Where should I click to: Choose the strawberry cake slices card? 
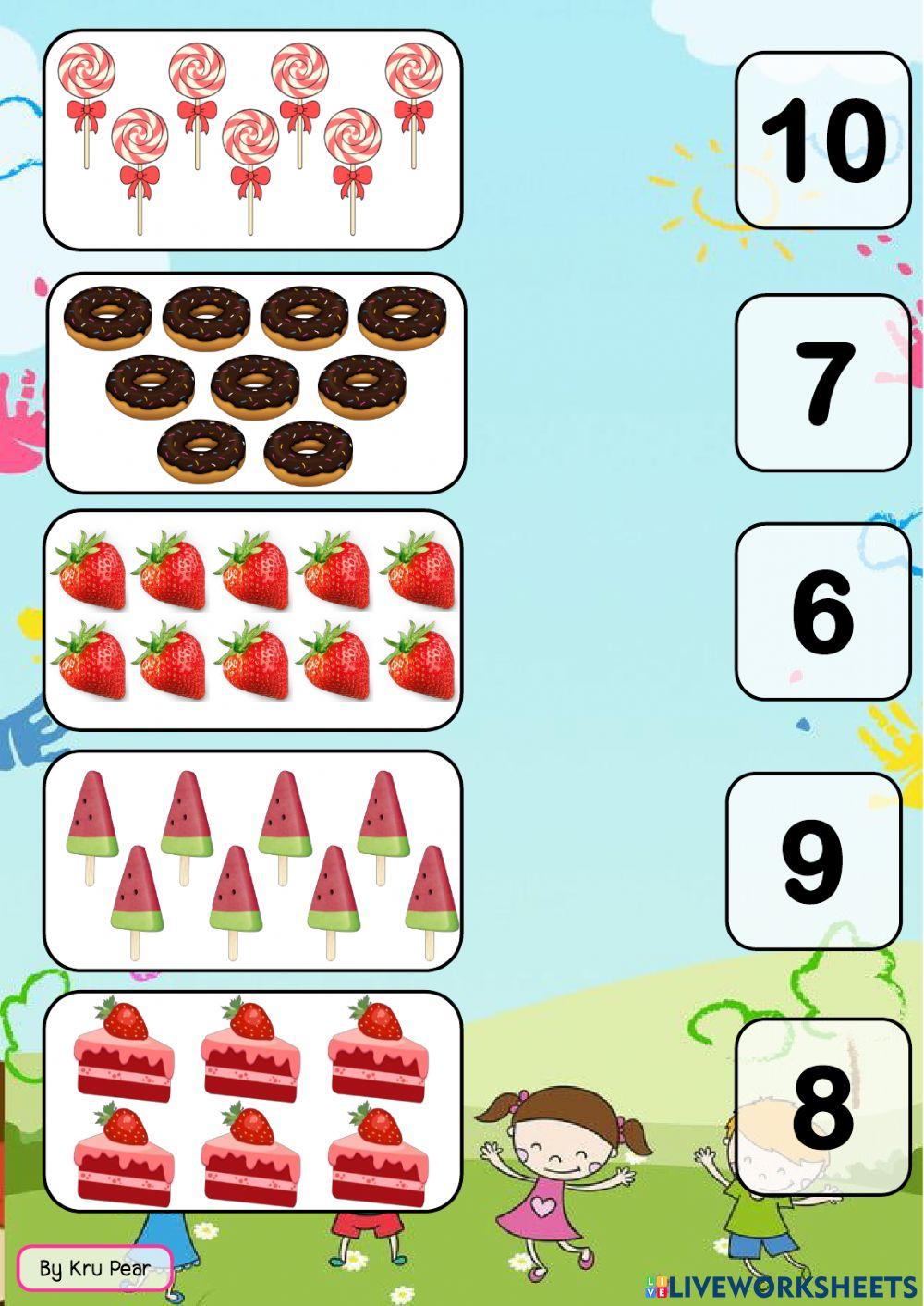[252, 1101]
